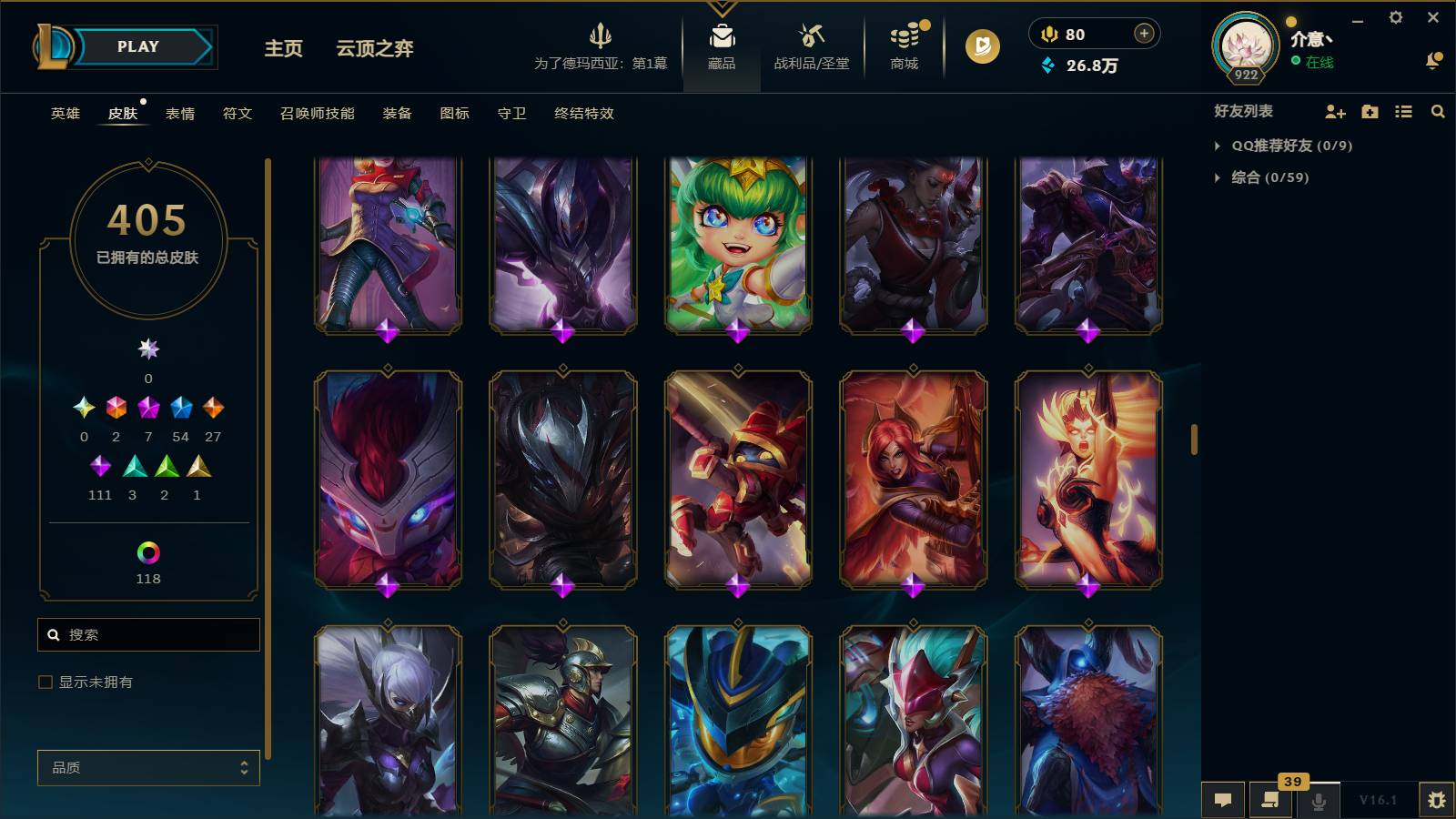Click the friend grouping list view icon
This screenshot has width=1456, height=819.
pos(1403,111)
